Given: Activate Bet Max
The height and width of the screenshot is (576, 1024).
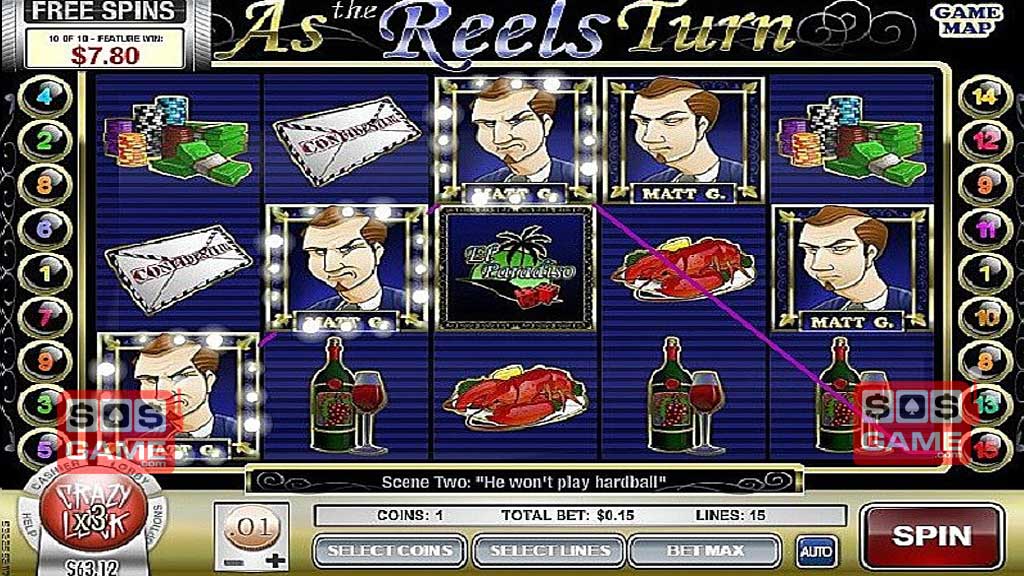Looking at the screenshot, I should pyautogui.click(x=706, y=550).
